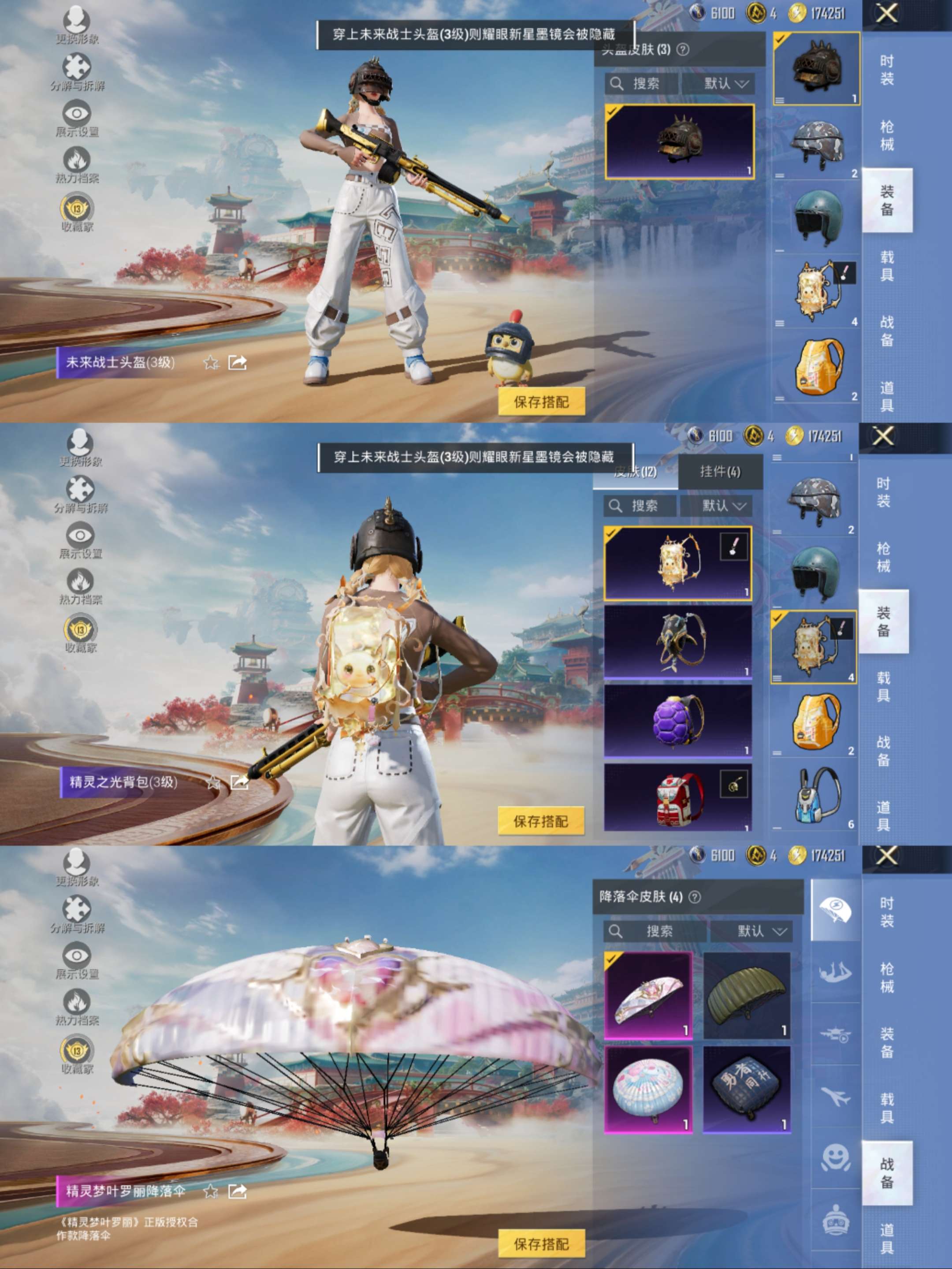Switch to the 挂件(4) charms tab
Image resolution: width=952 pixels, height=1269 pixels.
pyautogui.click(x=720, y=472)
